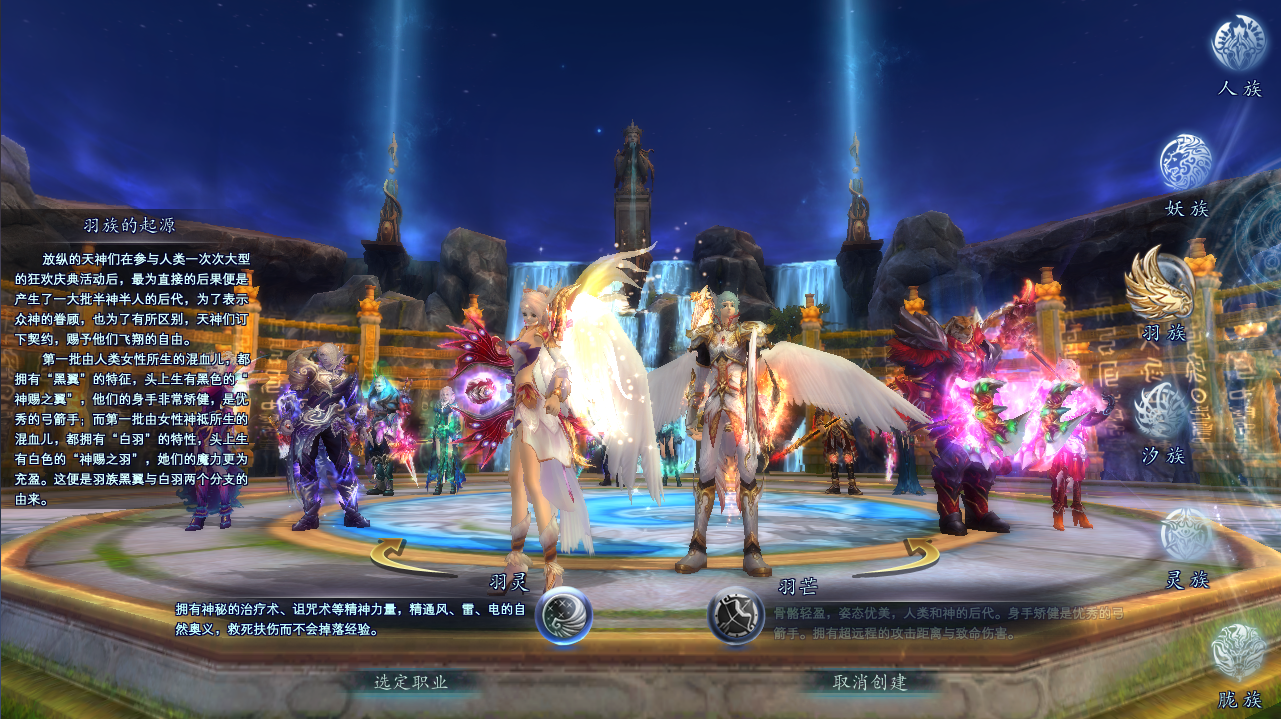Select the 羽族 golden wing emblem
Screen dimensions: 1281x719
coord(1159,284)
